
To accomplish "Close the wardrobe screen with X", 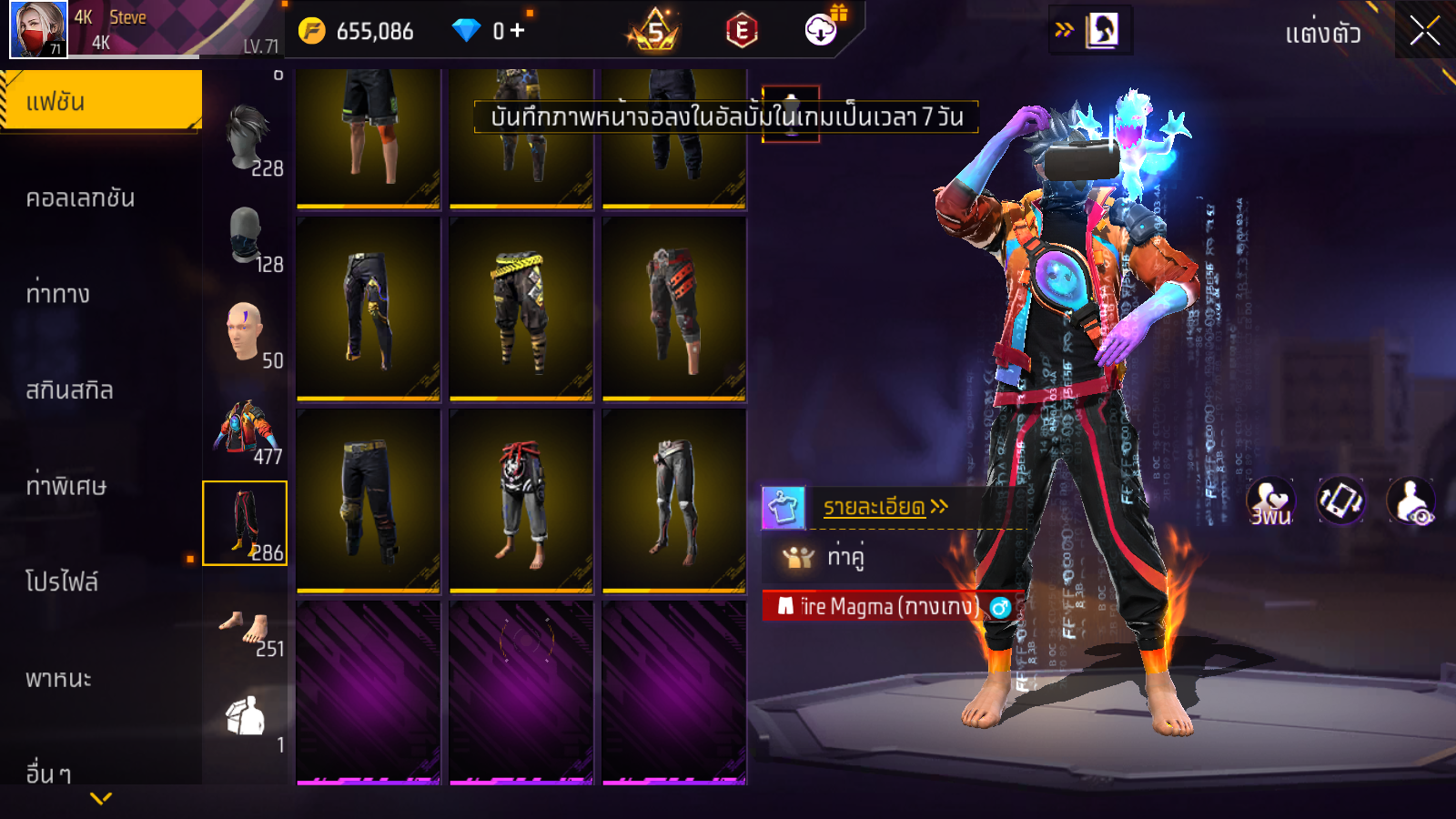I will click(1424, 31).
